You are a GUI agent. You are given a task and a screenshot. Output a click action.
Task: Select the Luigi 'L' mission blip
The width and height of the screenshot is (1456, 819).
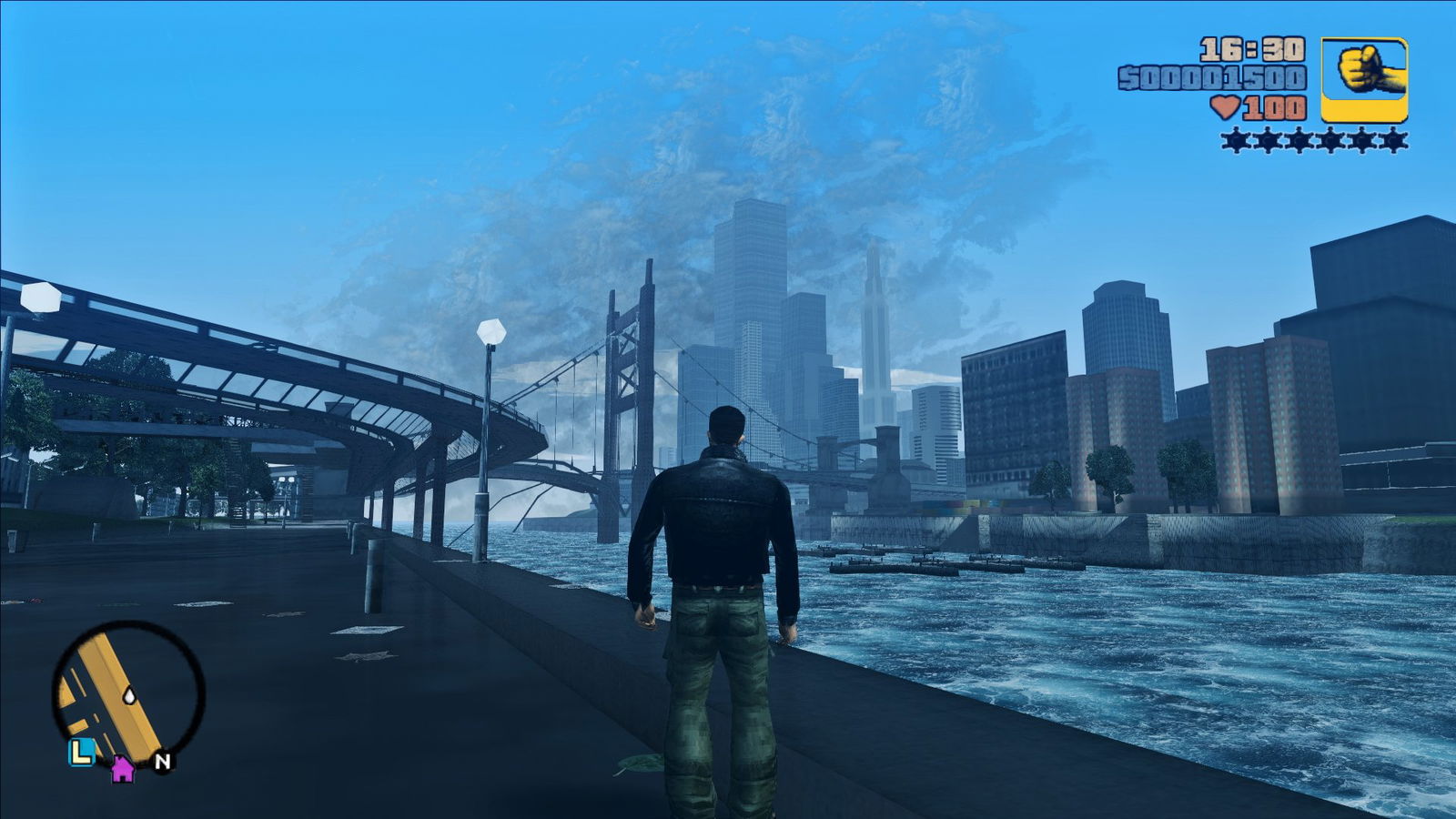click(x=82, y=752)
